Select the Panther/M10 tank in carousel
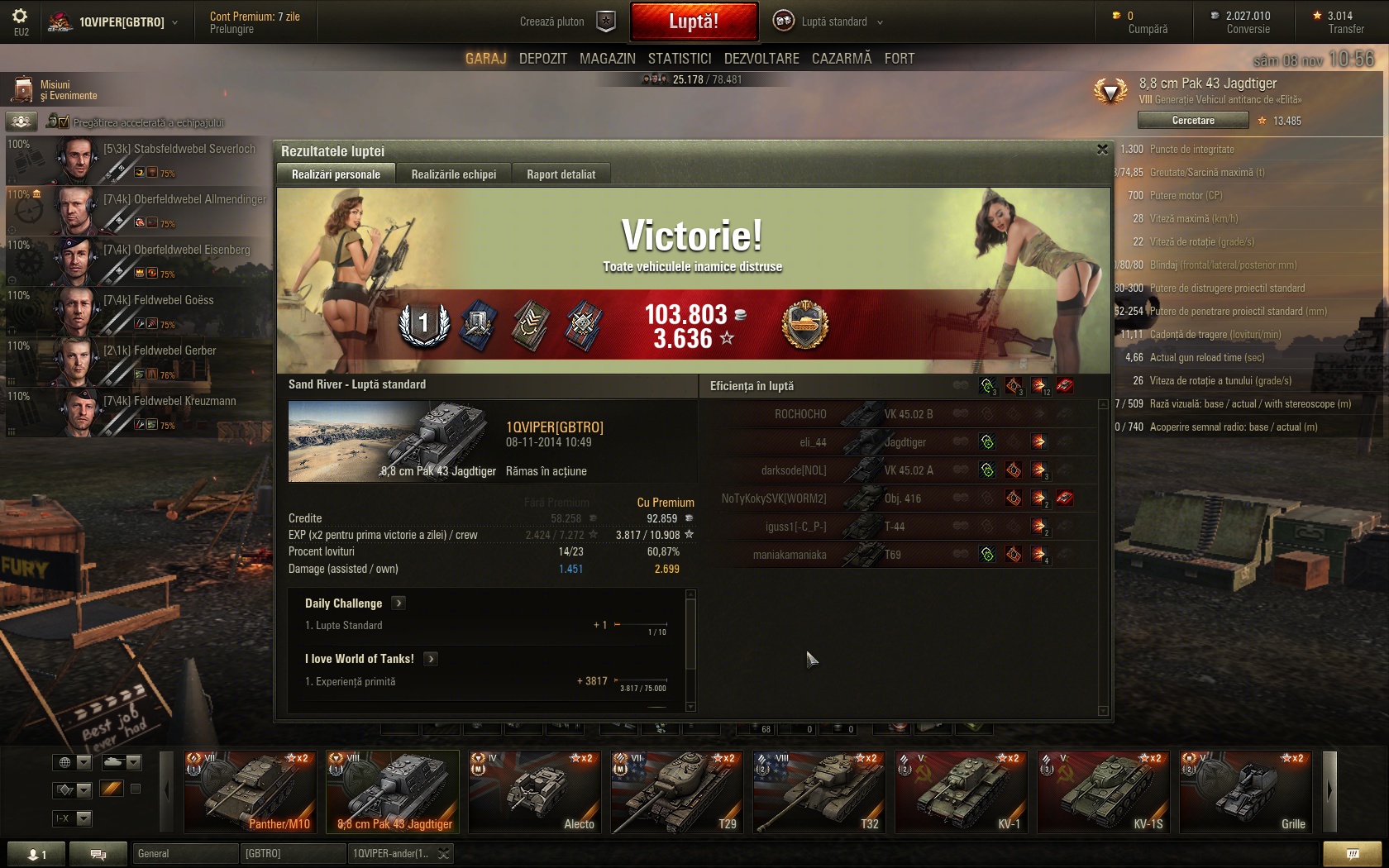This screenshot has height=868, width=1389. point(250,791)
